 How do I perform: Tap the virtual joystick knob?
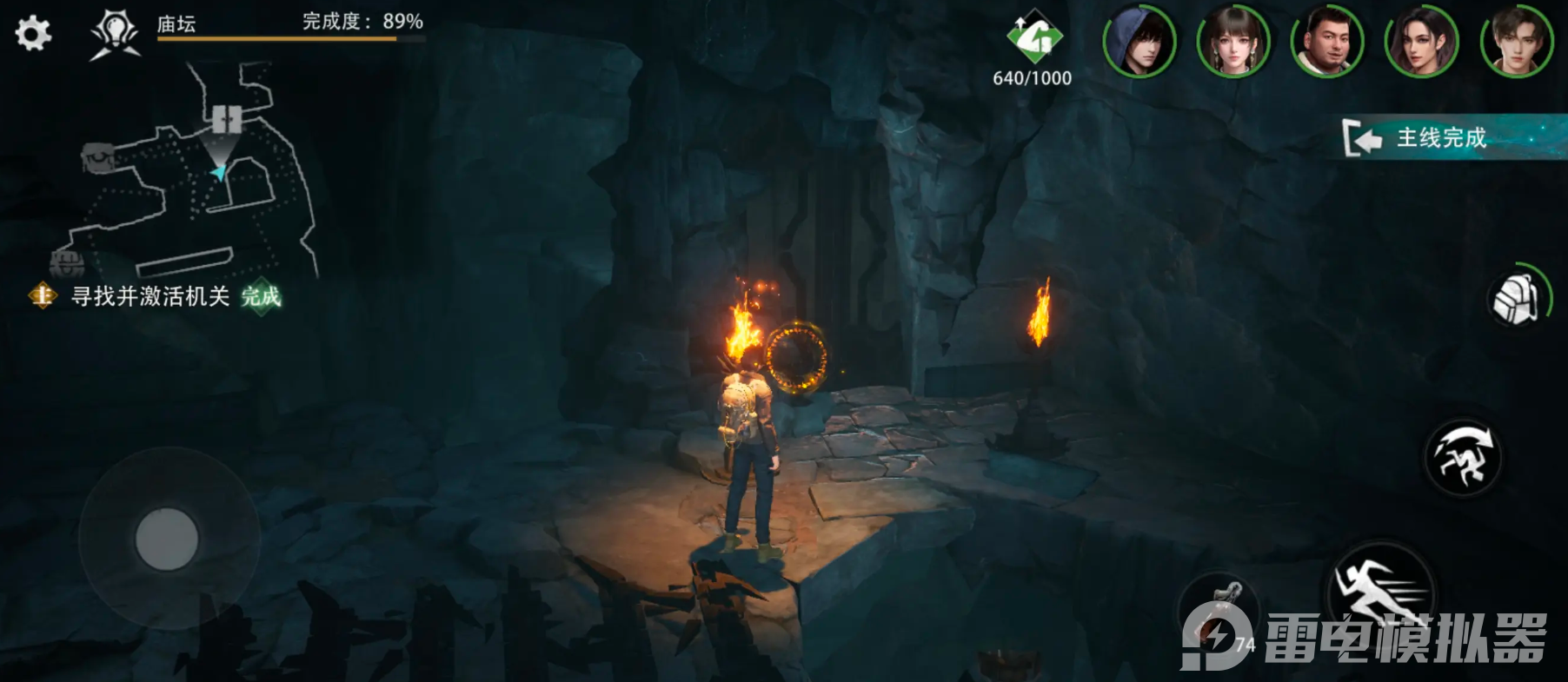pyautogui.click(x=167, y=540)
